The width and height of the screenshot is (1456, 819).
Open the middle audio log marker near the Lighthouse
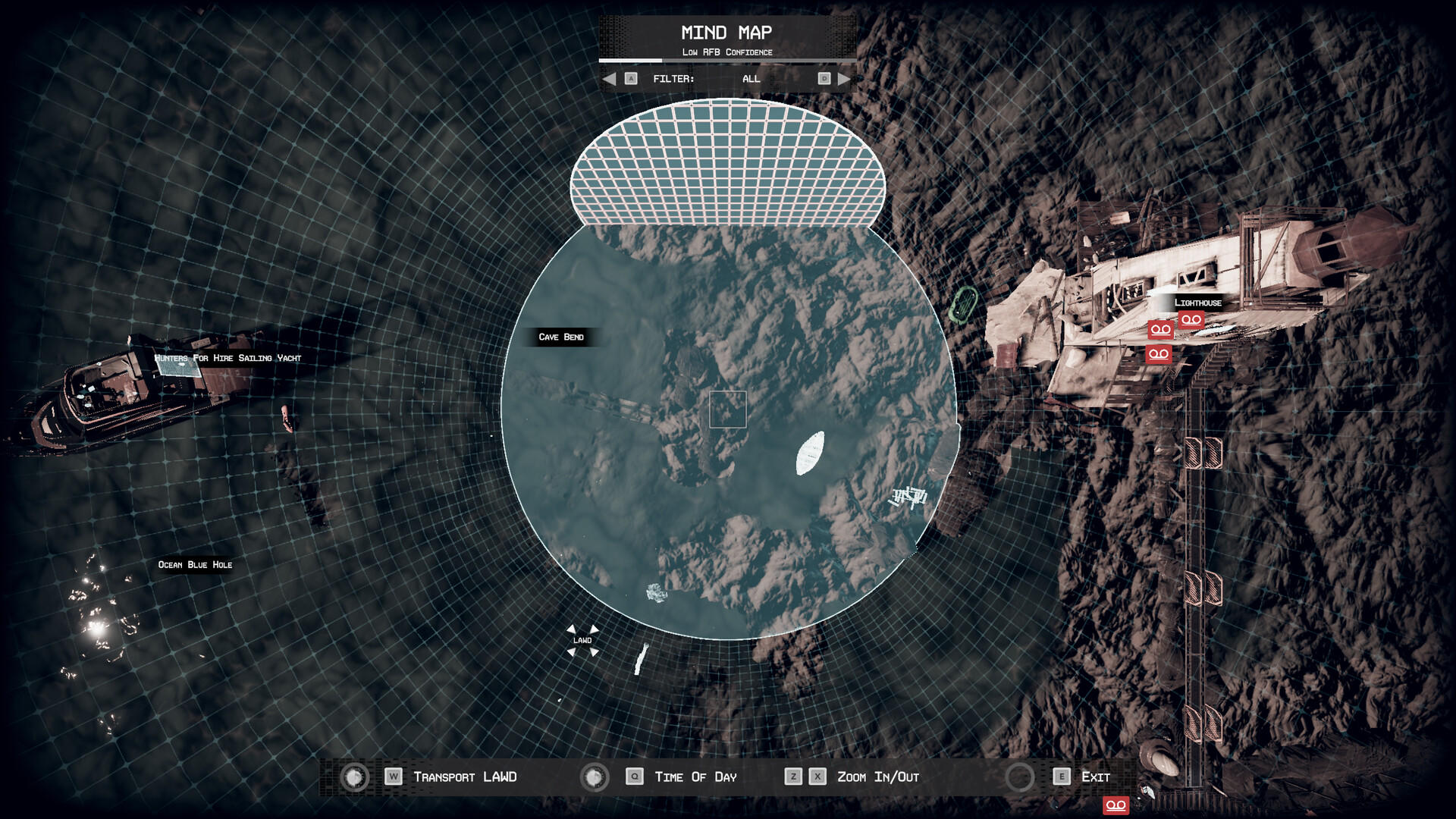(x=1160, y=331)
